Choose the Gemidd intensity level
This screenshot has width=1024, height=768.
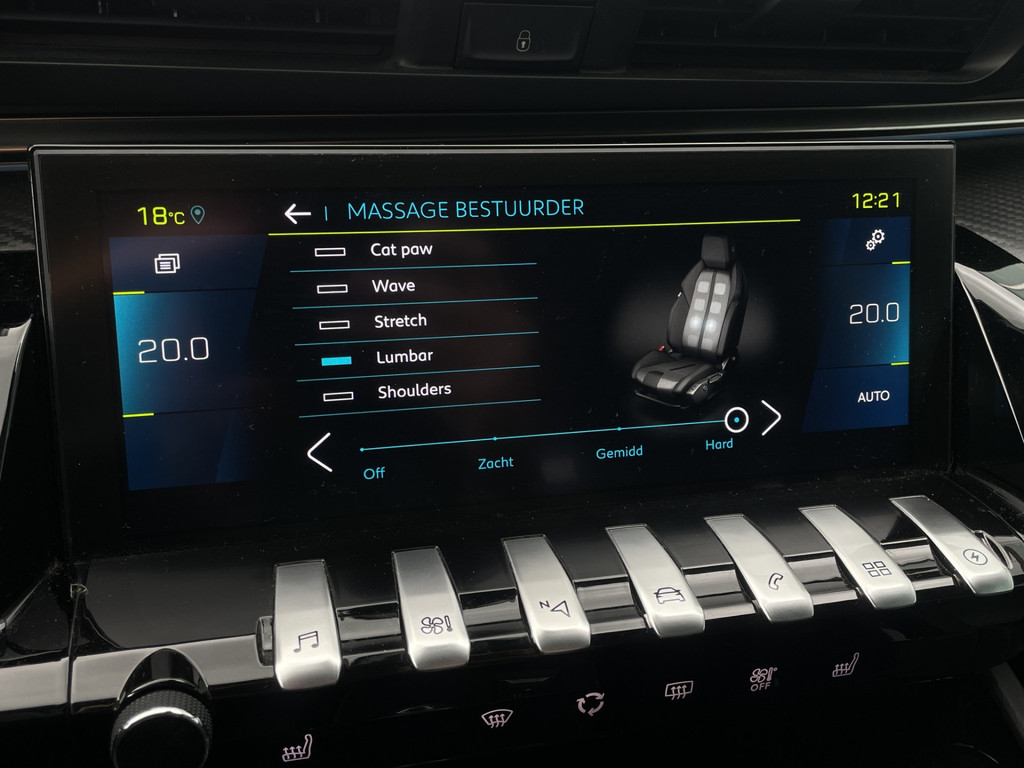coord(619,430)
